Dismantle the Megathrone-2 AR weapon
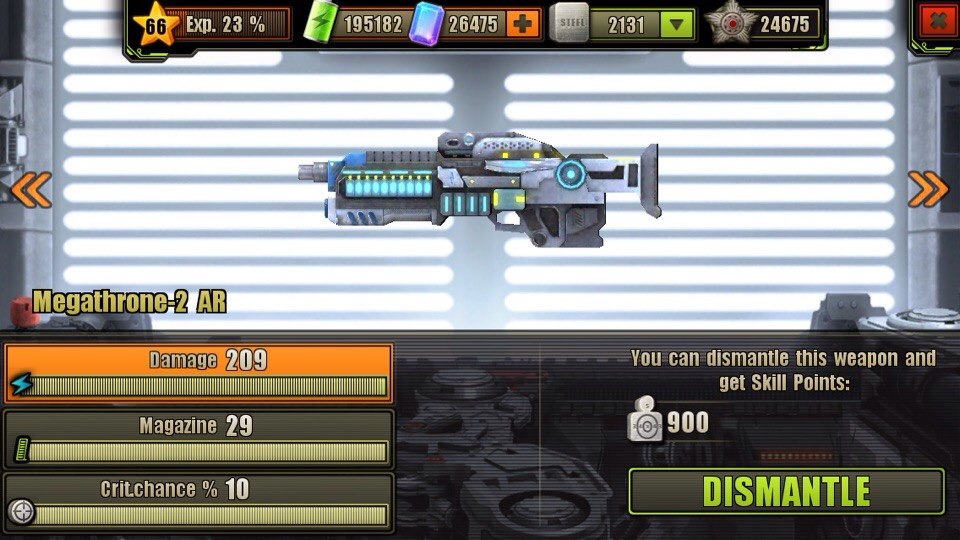 pos(786,491)
